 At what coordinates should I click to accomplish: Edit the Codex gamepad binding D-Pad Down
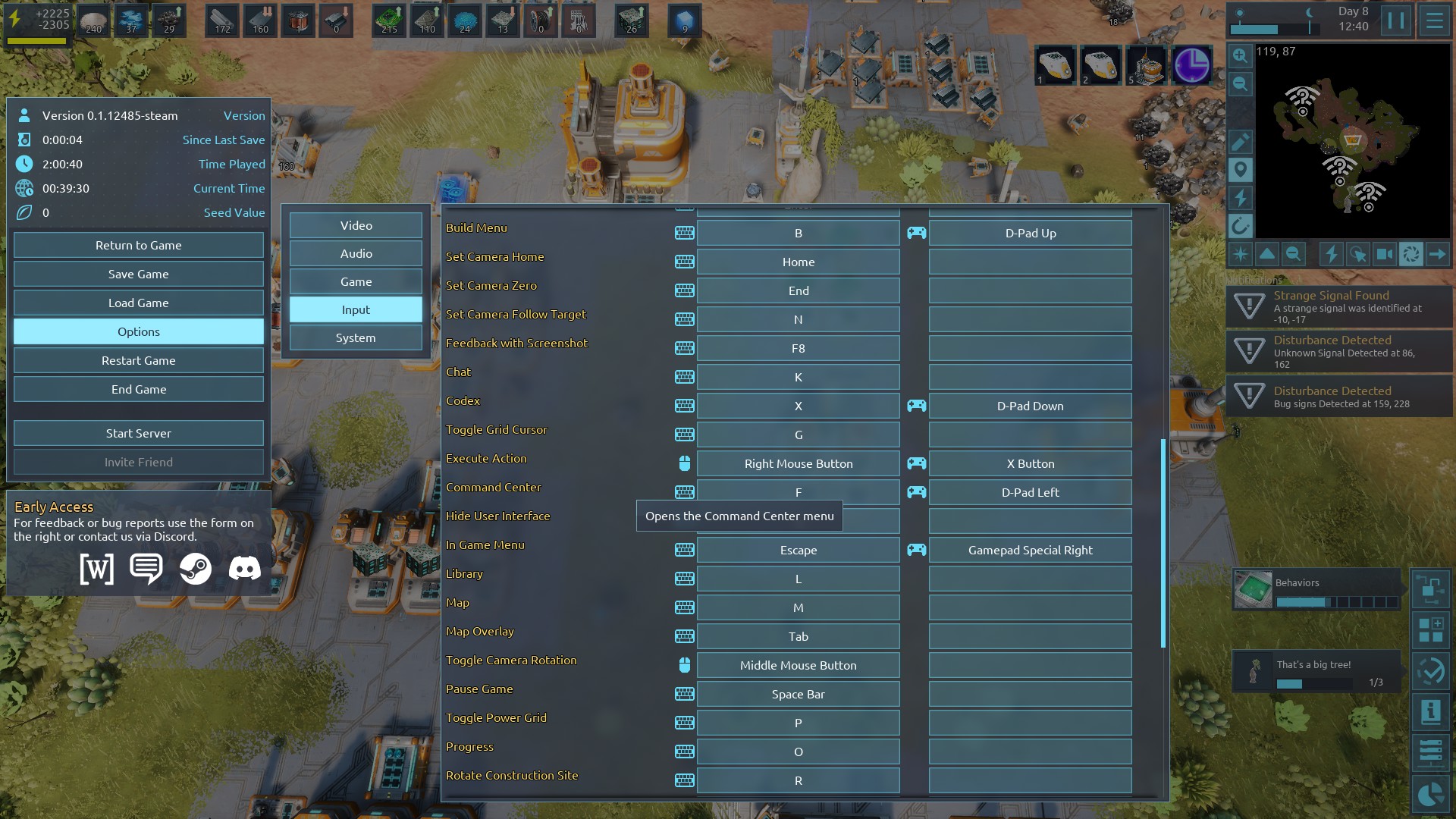(x=1030, y=406)
